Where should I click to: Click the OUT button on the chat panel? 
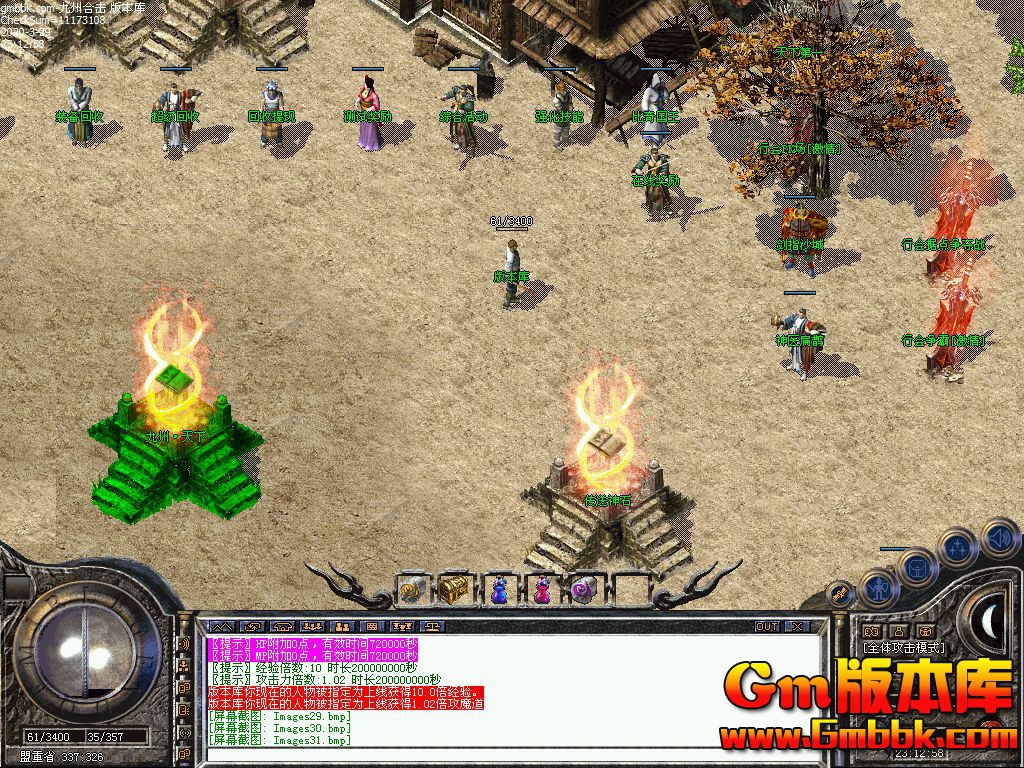pyautogui.click(x=766, y=627)
